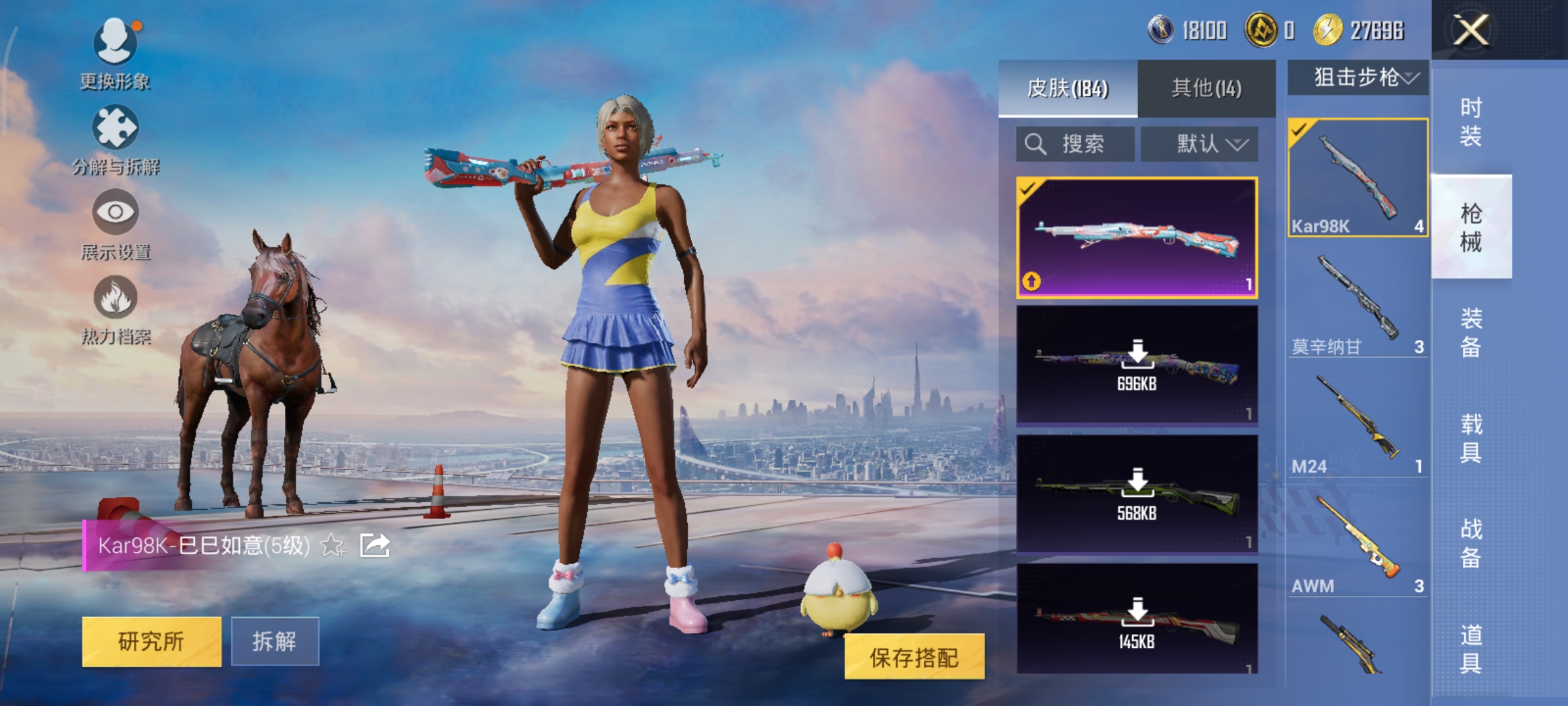Switch to the 其他(14) tab
The width and height of the screenshot is (1568, 706).
pyautogui.click(x=1206, y=88)
